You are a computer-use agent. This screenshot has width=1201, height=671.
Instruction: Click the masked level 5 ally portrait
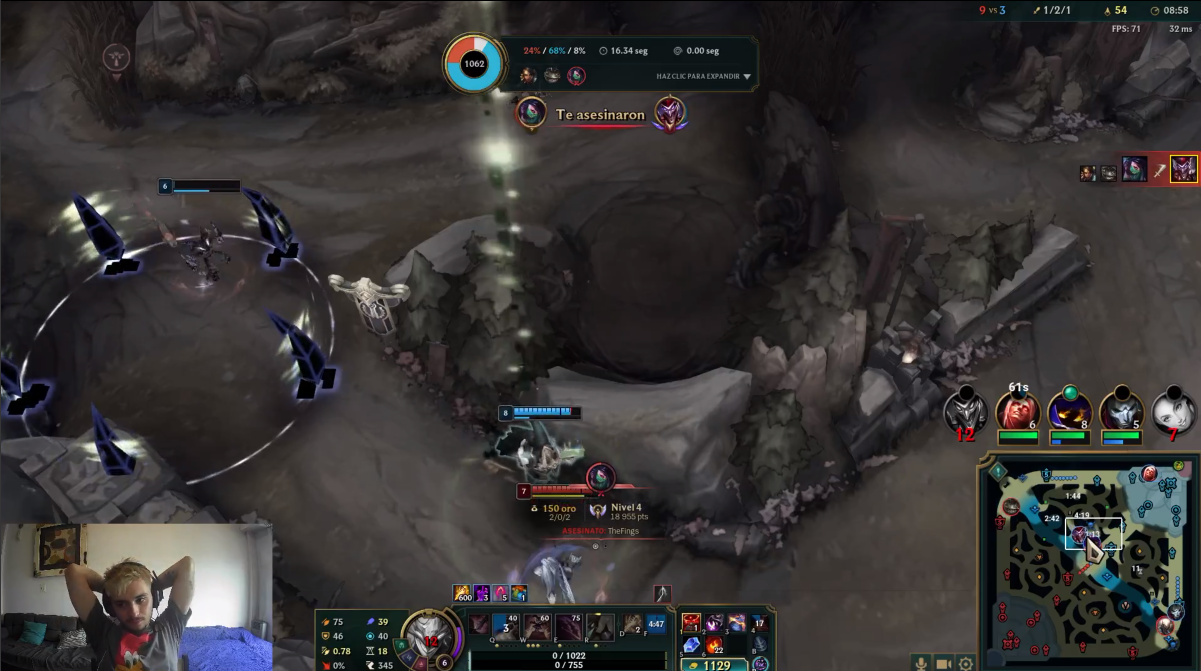coord(1121,411)
